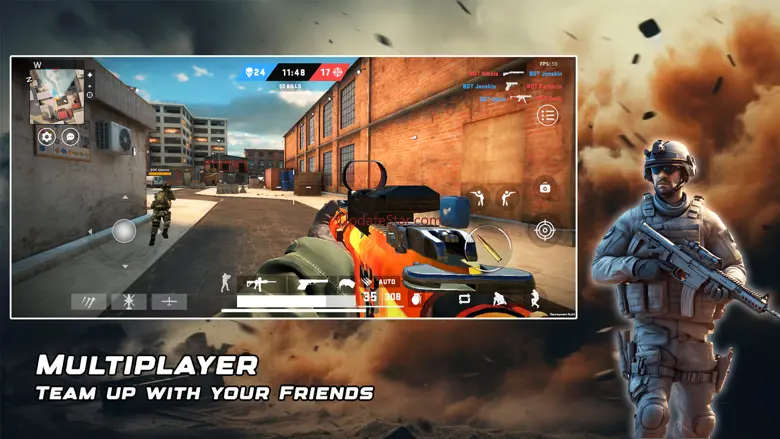Open the scoreboard list button
The width and height of the screenshot is (780, 439).
[547, 115]
